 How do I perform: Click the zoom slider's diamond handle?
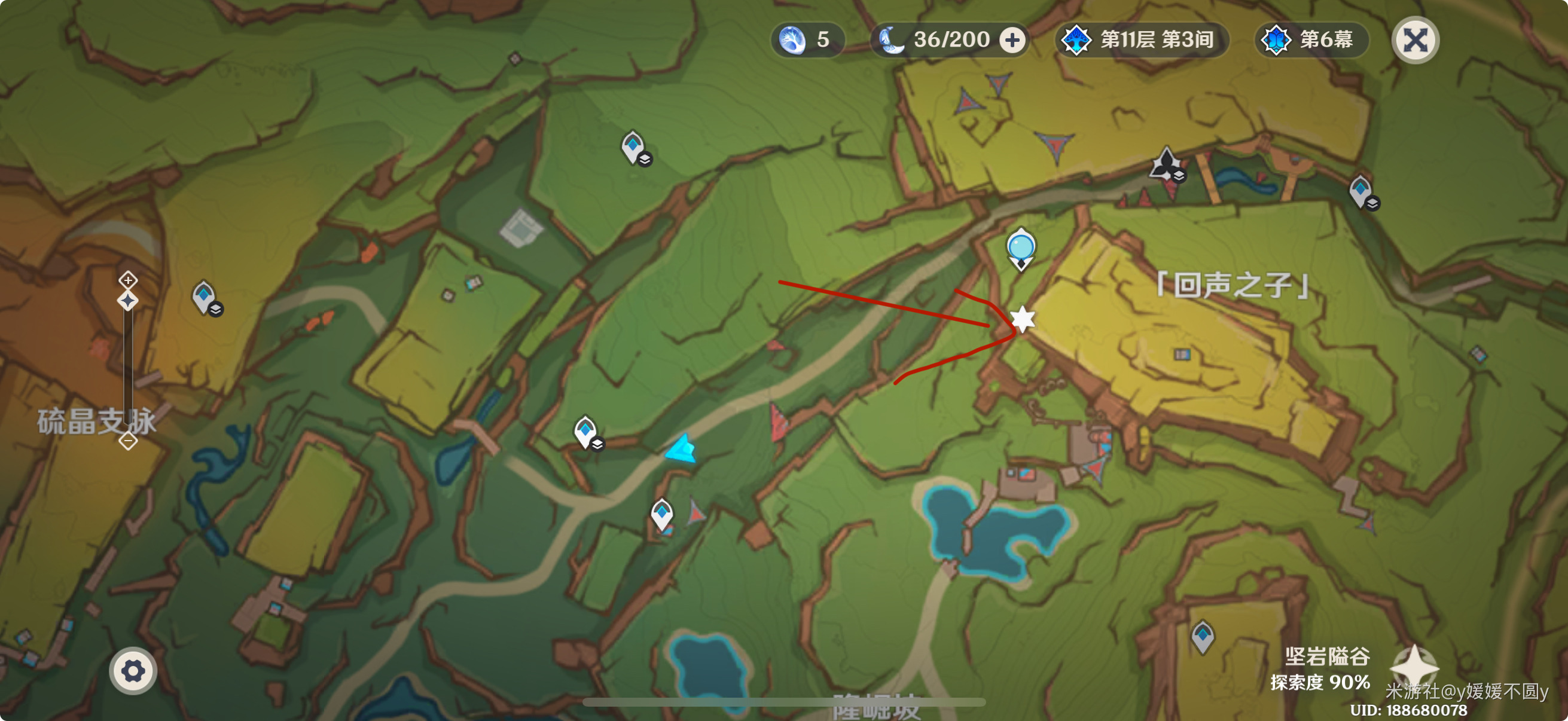coord(128,301)
